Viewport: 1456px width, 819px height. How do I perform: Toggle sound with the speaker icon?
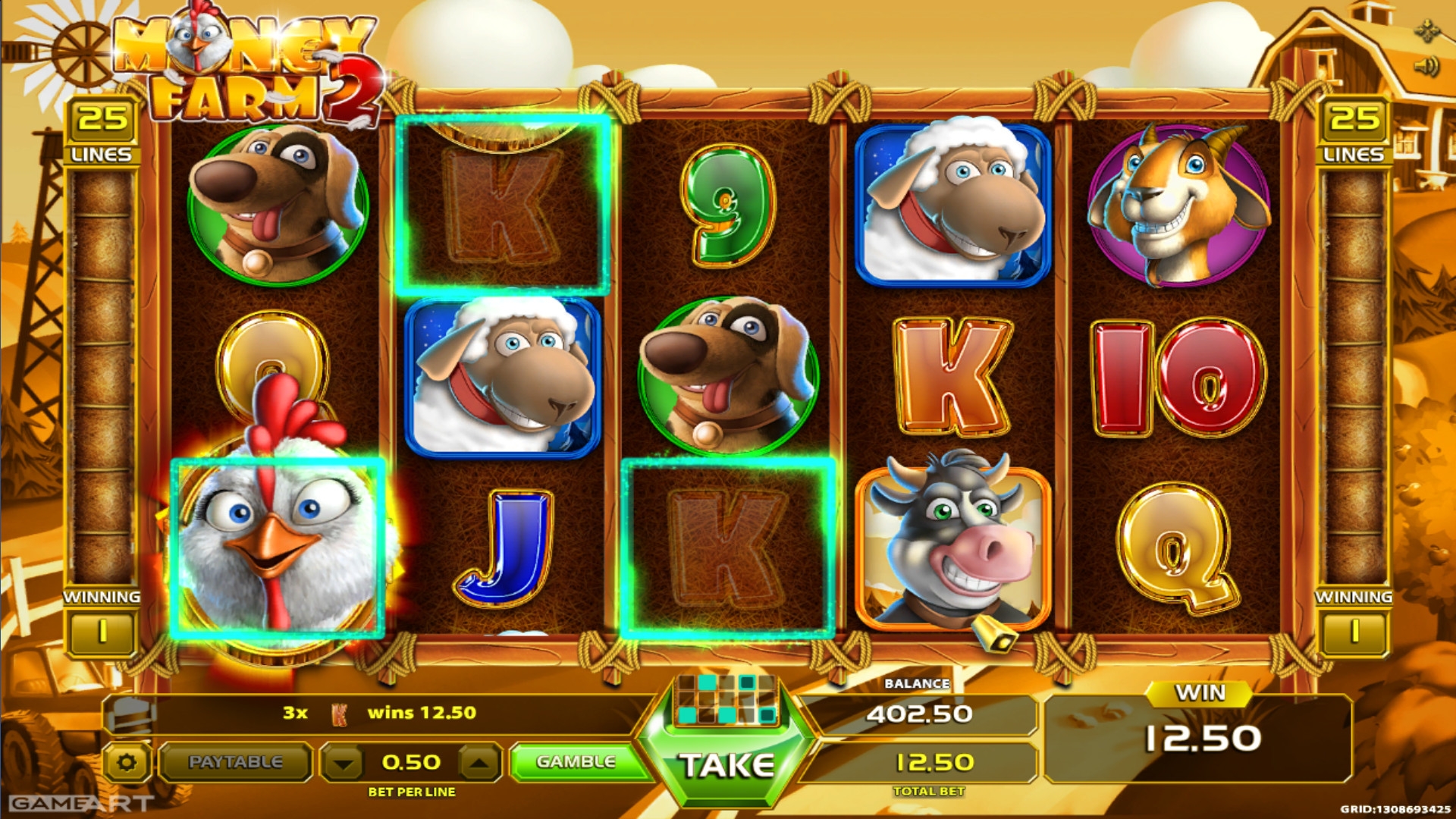1426,67
